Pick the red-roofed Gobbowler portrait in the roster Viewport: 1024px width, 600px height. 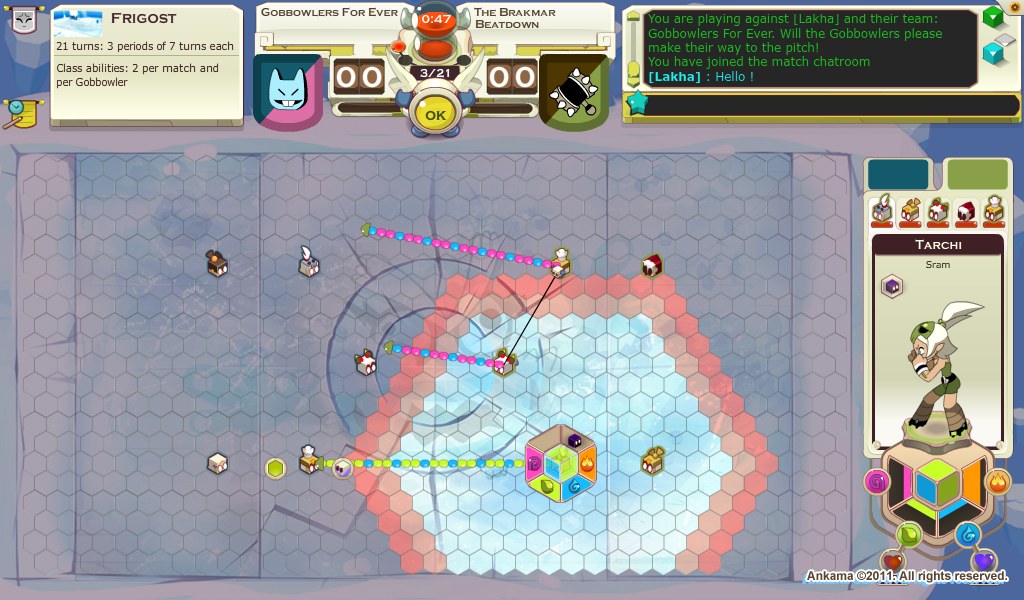pos(966,210)
